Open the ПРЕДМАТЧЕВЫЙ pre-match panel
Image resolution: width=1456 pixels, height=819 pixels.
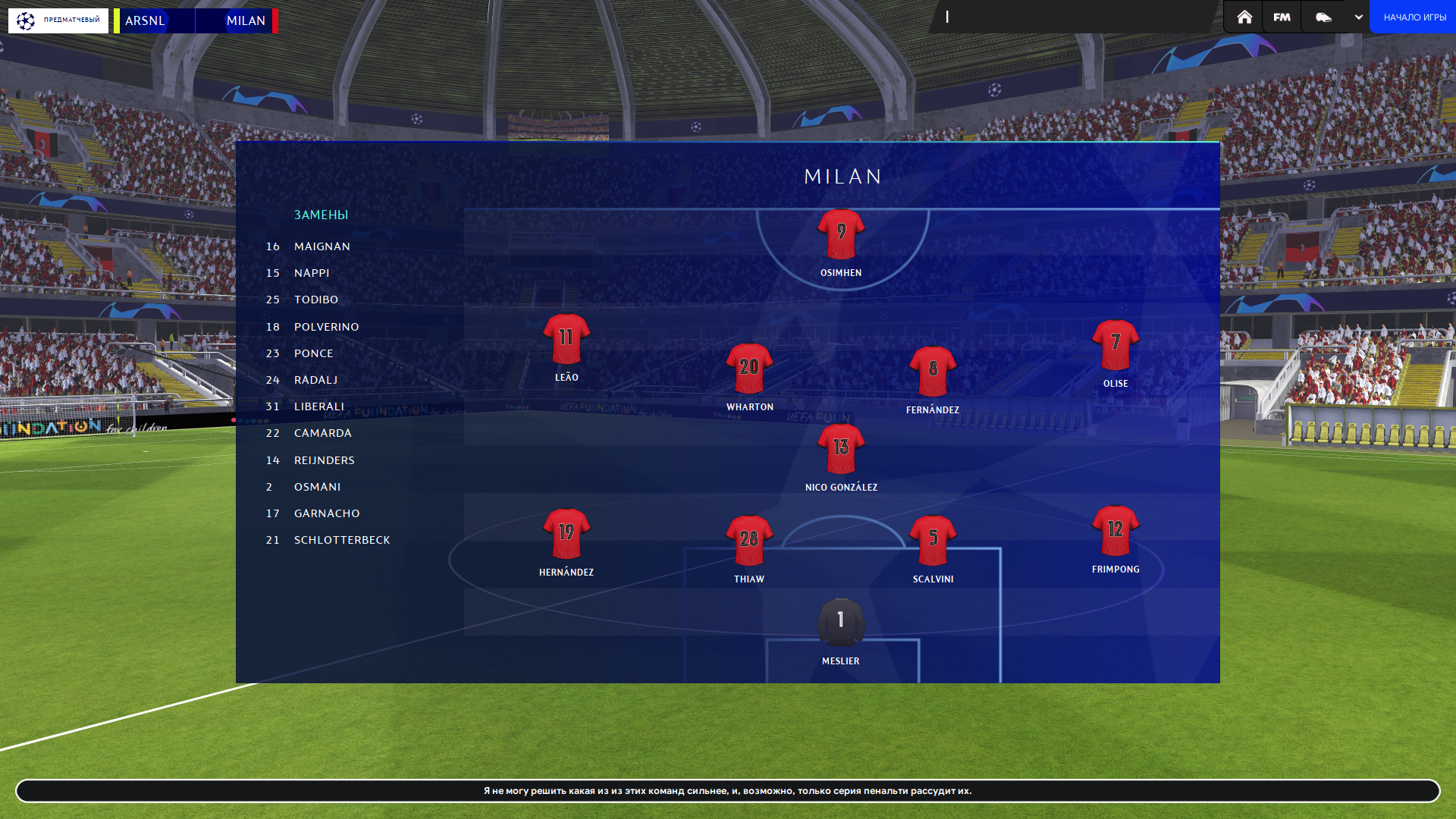click(x=58, y=20)
